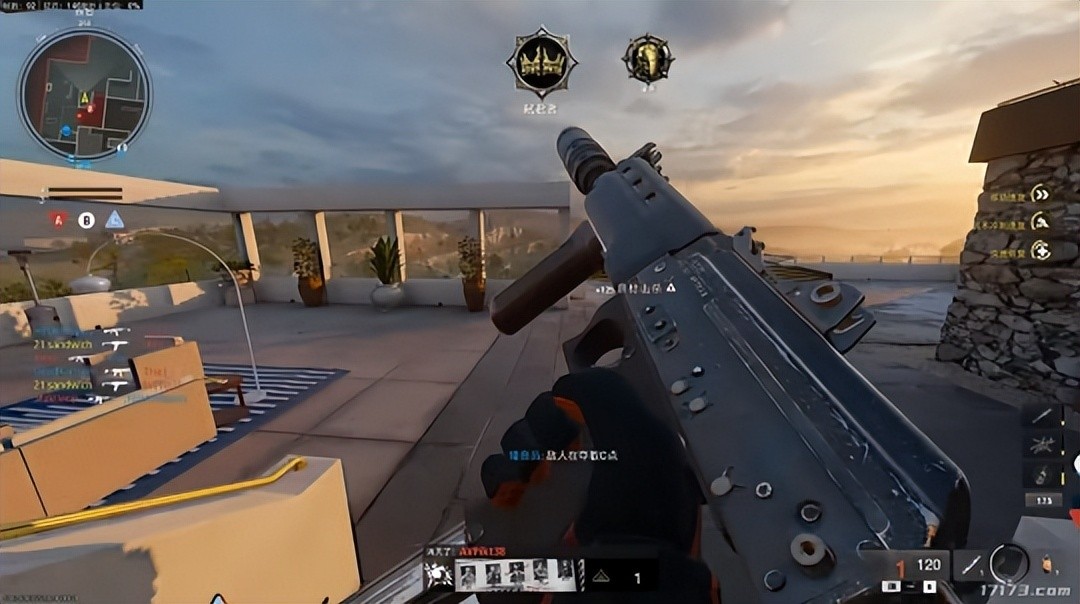1080x604 pixels.
Task: Activate the large circular ability button
Action: tap(1009, 563)
